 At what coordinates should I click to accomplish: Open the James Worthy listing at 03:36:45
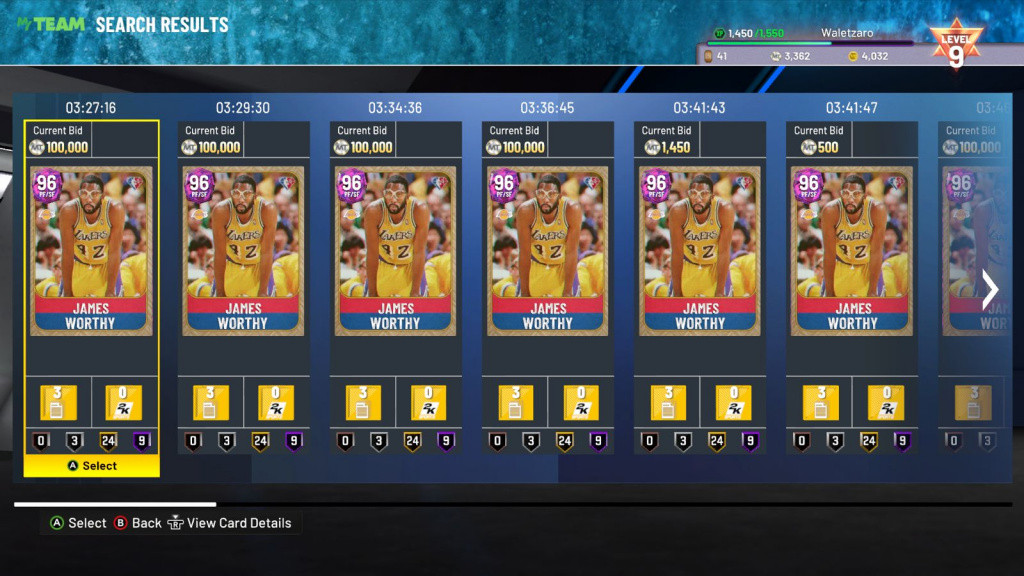coord(547,251)
